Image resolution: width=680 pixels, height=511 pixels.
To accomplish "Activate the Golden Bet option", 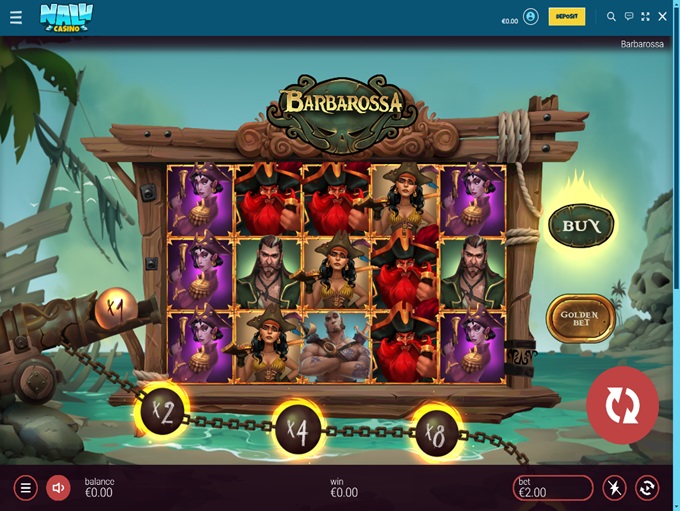I will 580,319.
